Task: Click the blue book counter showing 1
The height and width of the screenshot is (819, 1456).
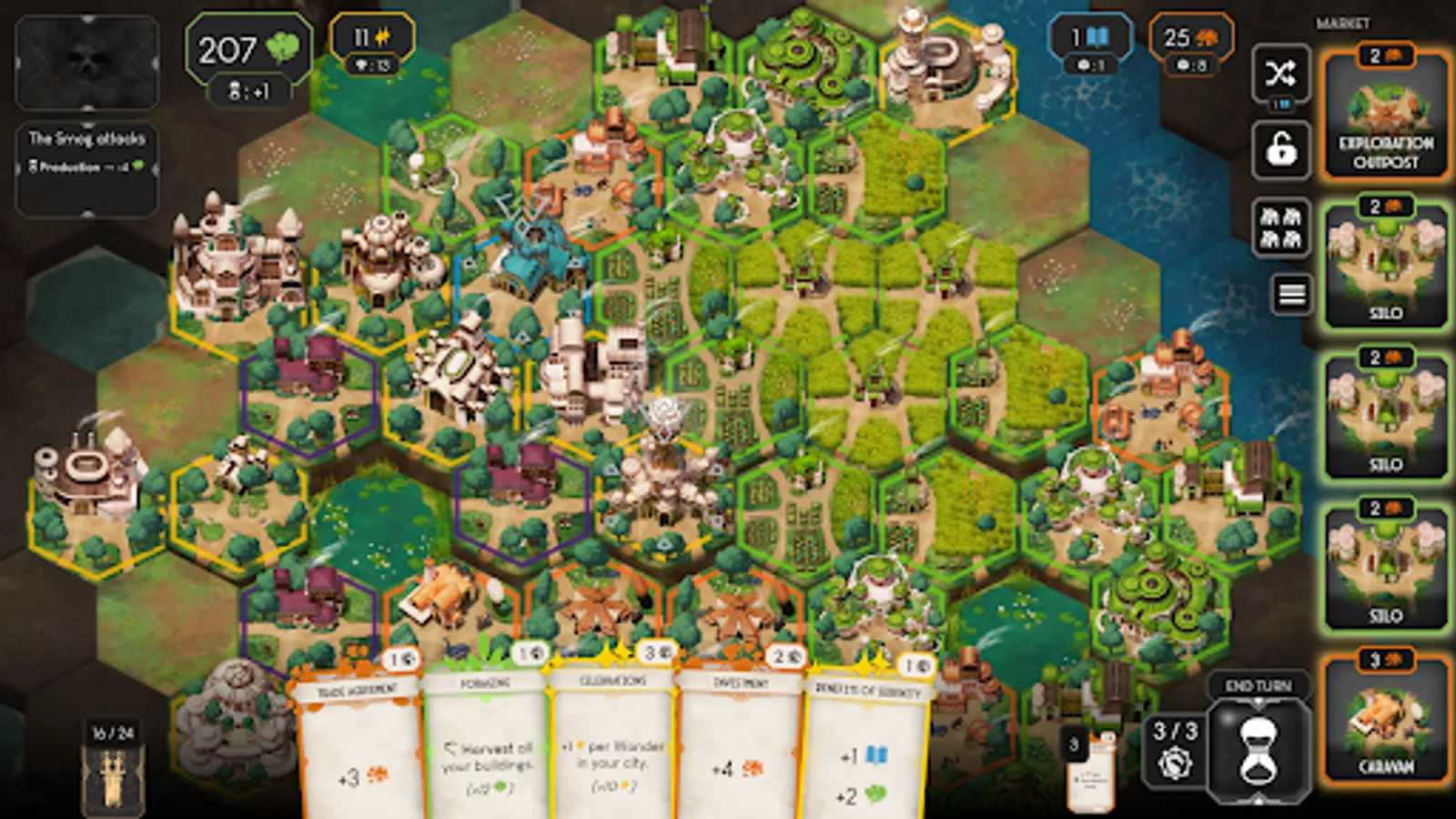Action: click(x=1090, y=38)
